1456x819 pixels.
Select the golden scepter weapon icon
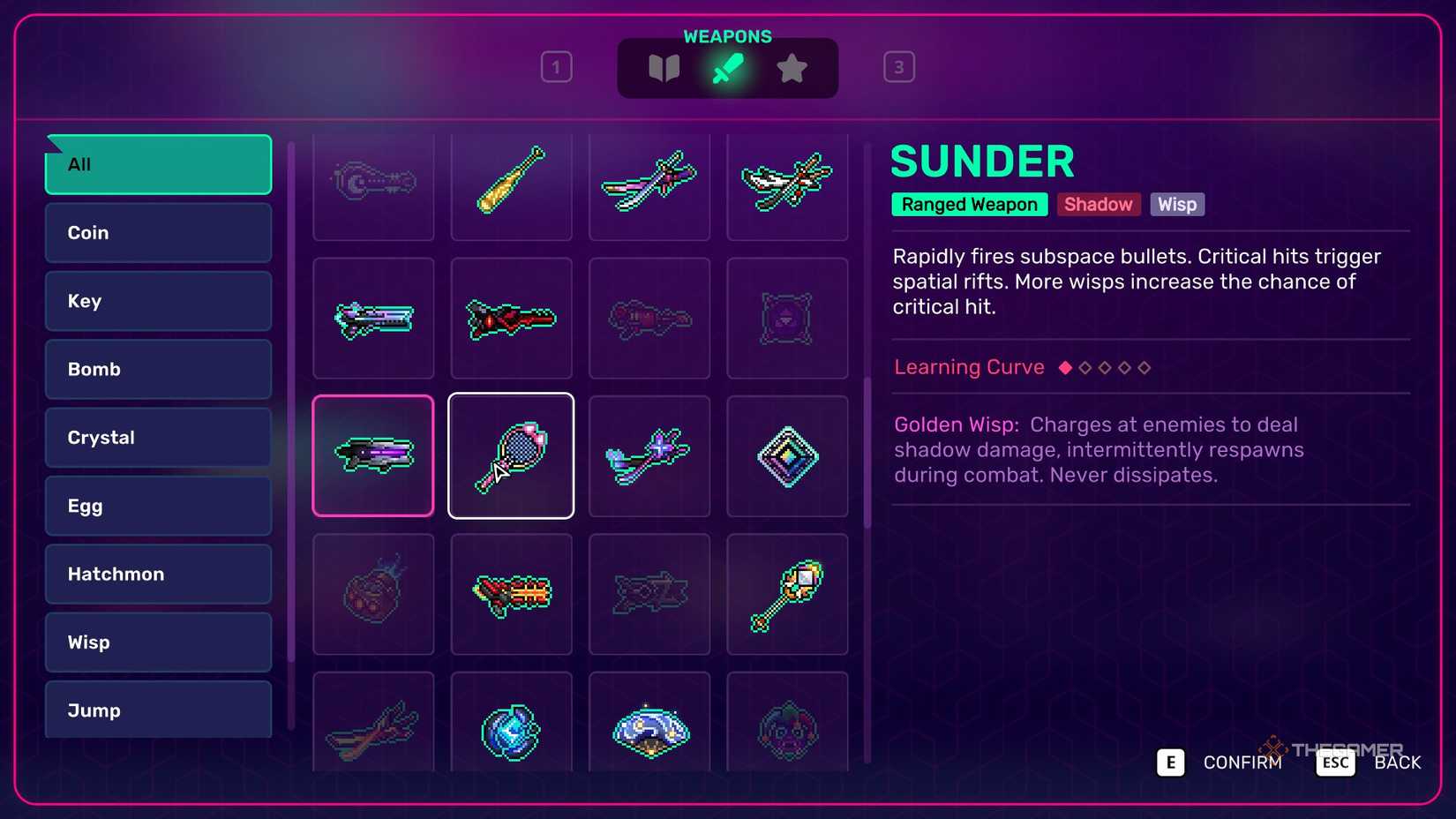[x=786, y=593]
